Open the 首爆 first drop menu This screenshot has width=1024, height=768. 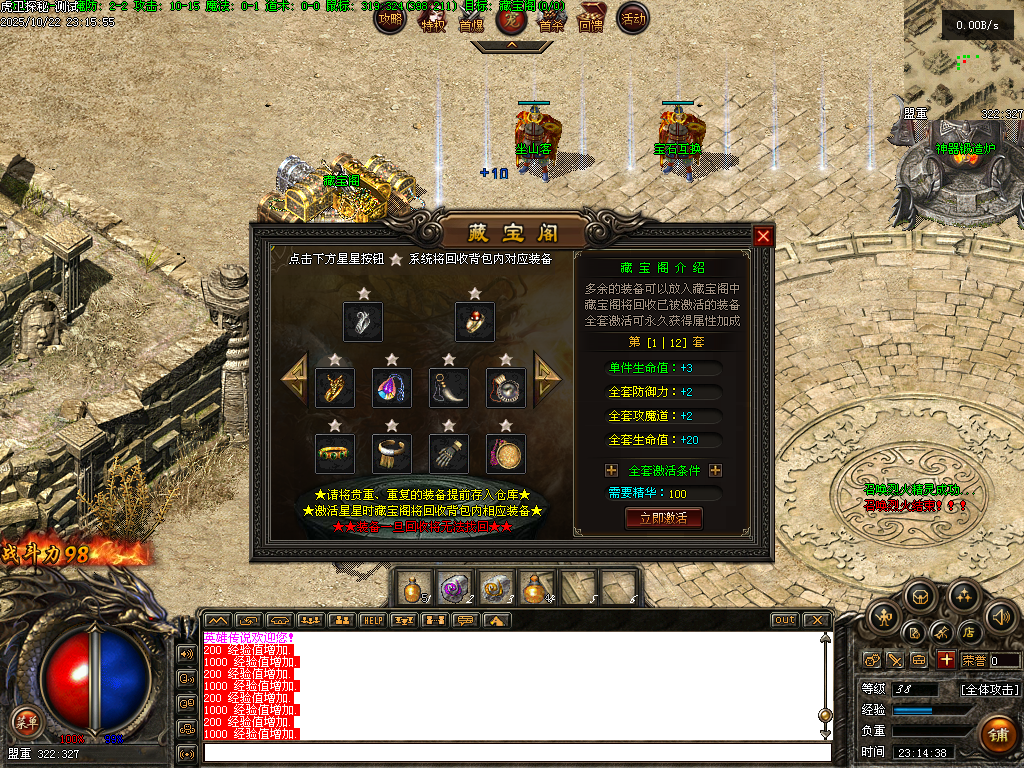click(471, 20)
